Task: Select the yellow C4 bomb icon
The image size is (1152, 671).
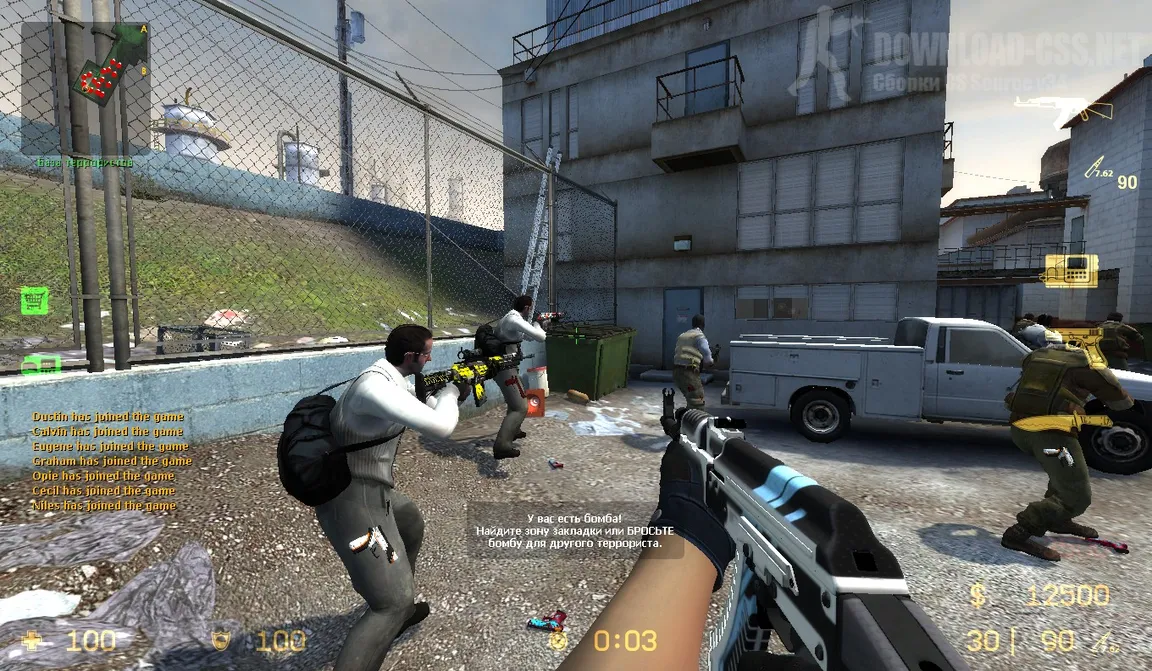Action: pos(1070,270)
